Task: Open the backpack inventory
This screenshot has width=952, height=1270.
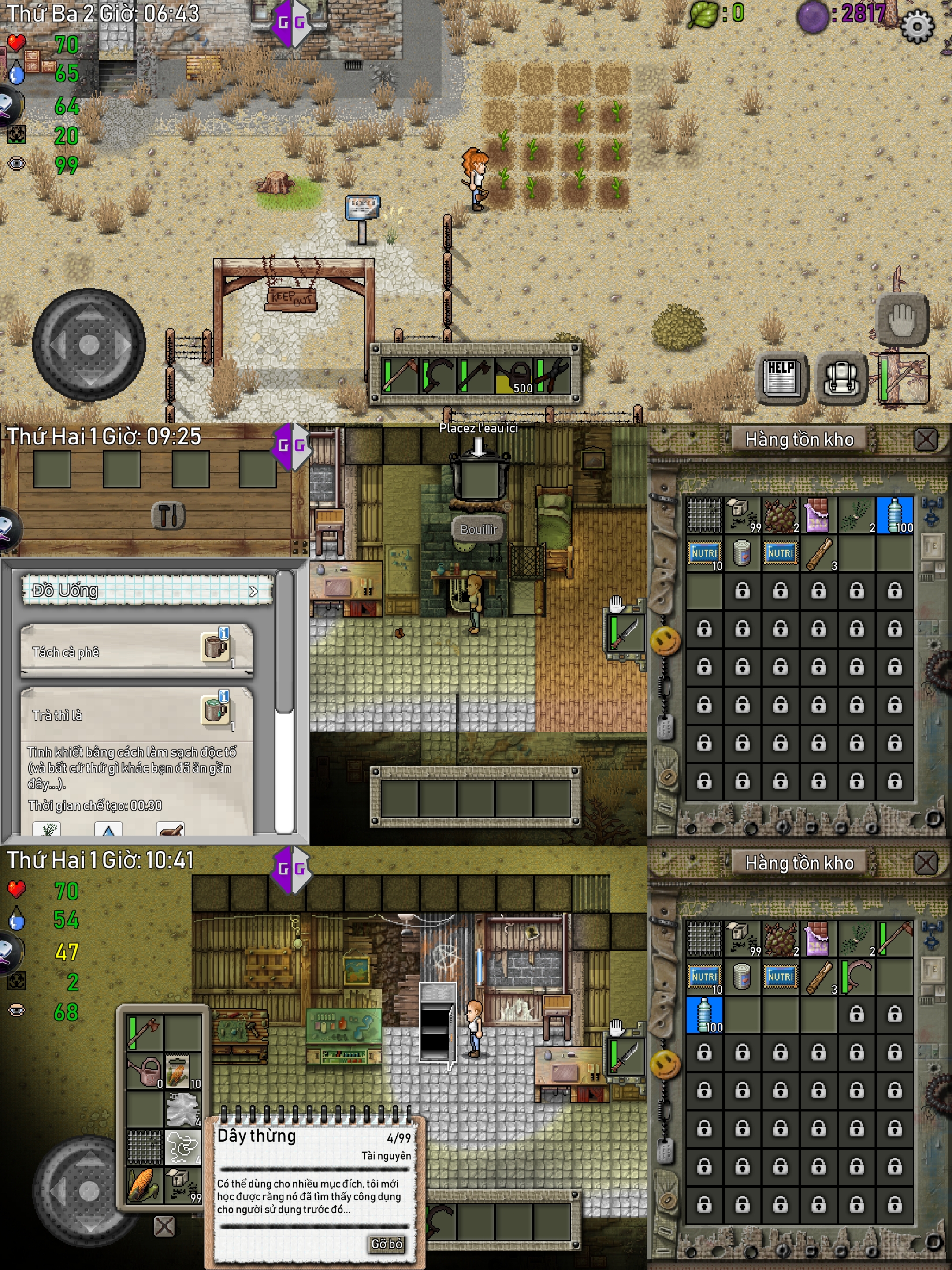Action: (x=841, y=378)
